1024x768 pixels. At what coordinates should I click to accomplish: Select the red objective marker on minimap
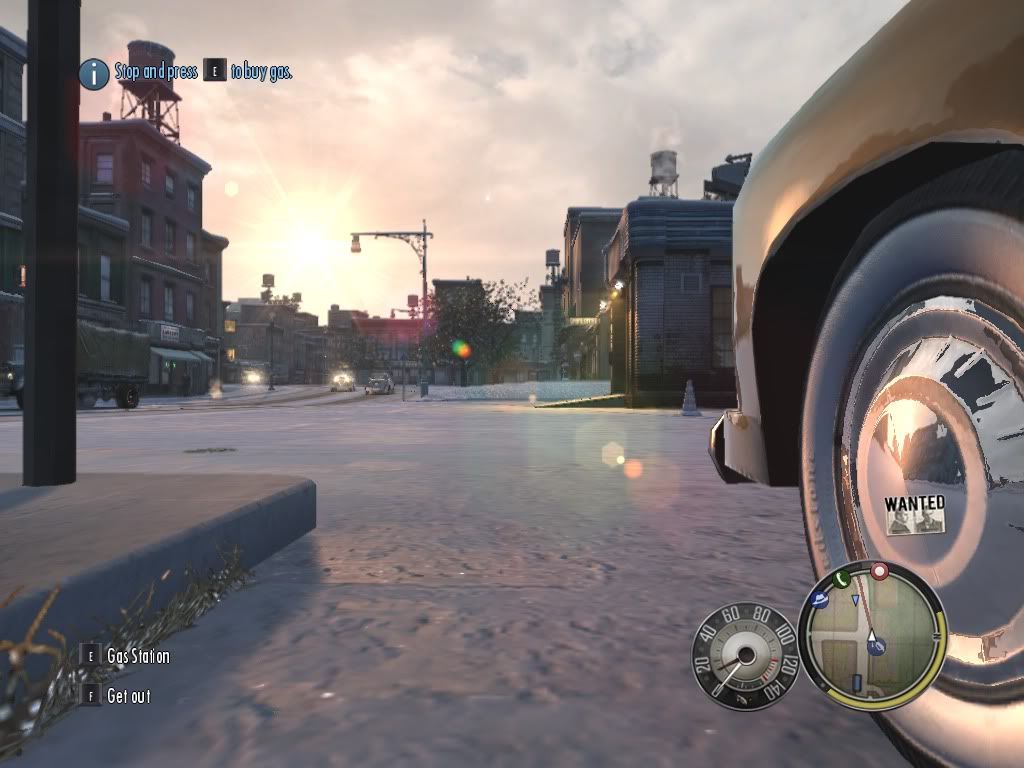point(880,572)
